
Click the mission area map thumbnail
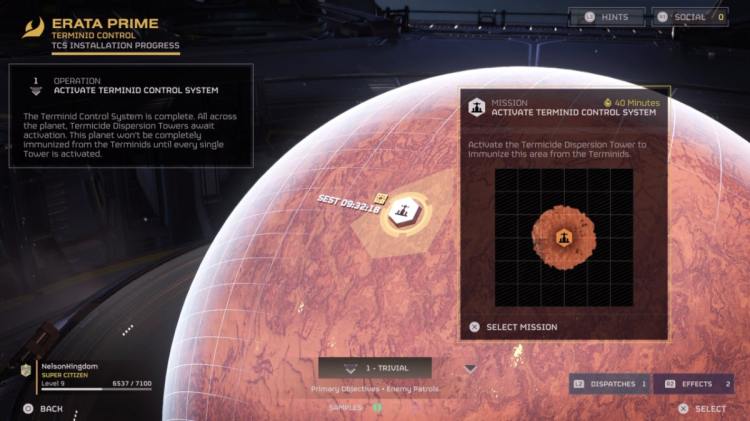point(563,237)
